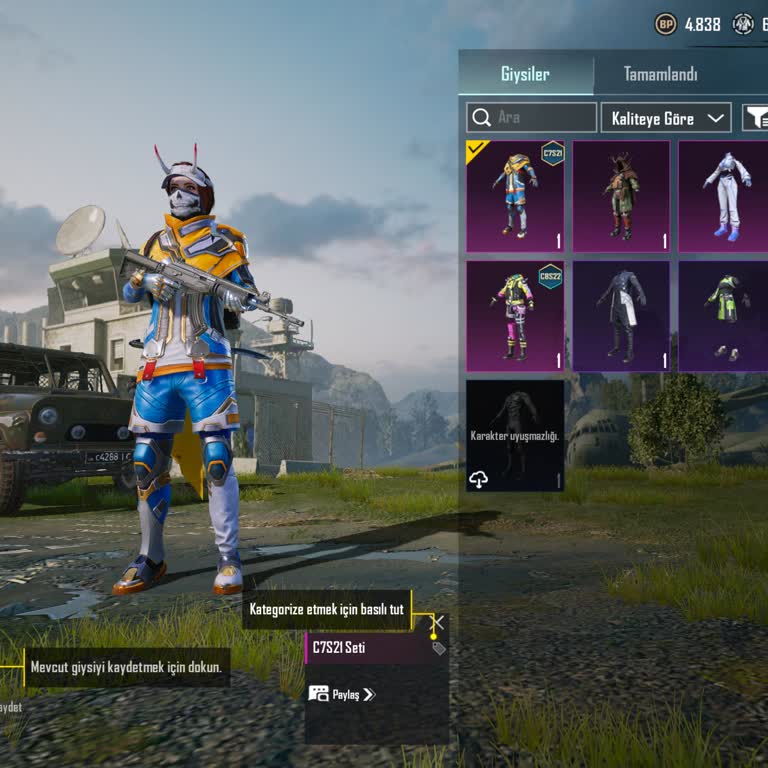Screen dimensions: 768x768
Task: Open the Kaliteye Göre sort dropdown
Action: [x=666, y=117]
